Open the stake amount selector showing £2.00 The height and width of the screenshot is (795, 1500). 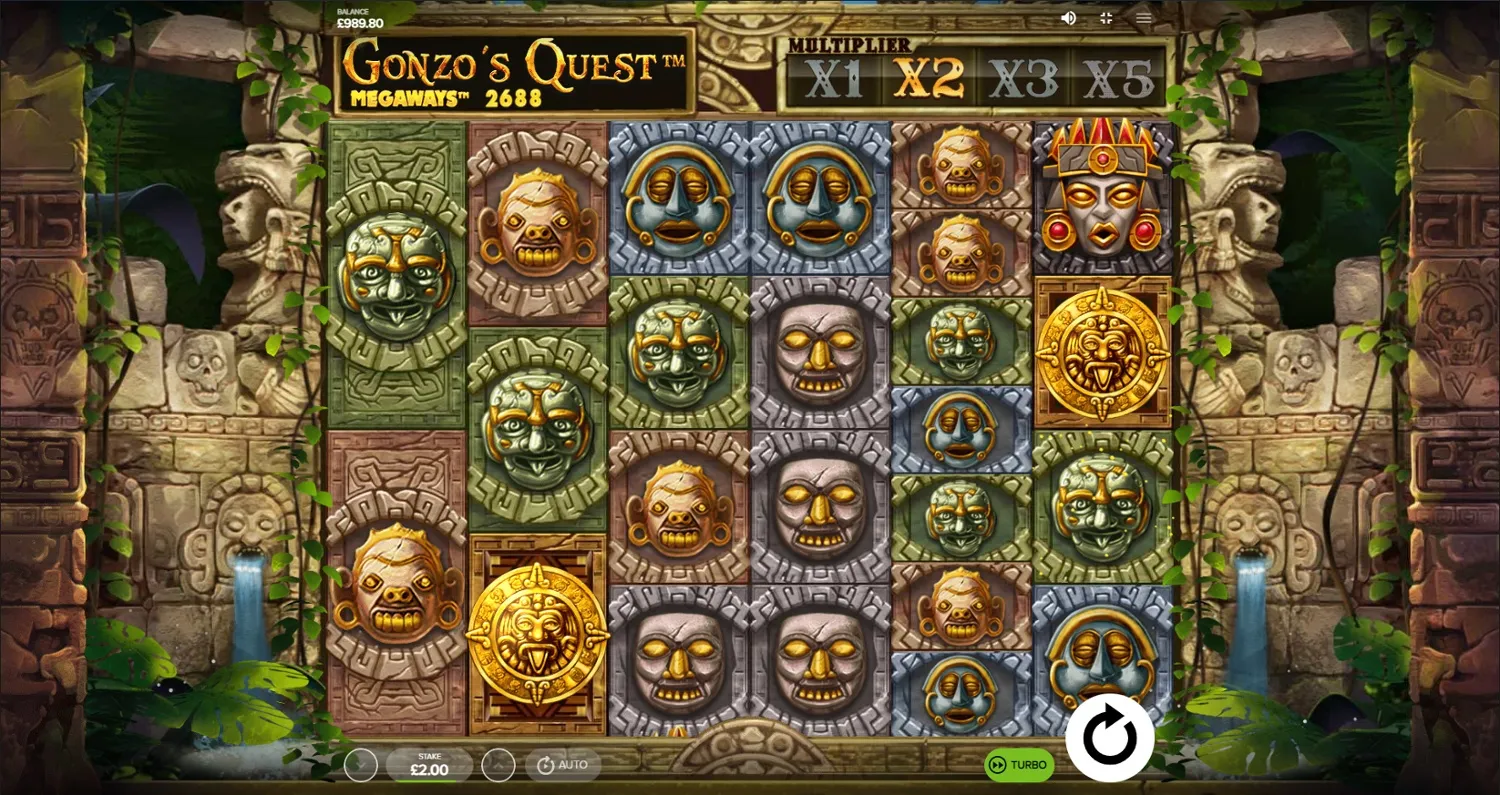(x=428, y=765)
